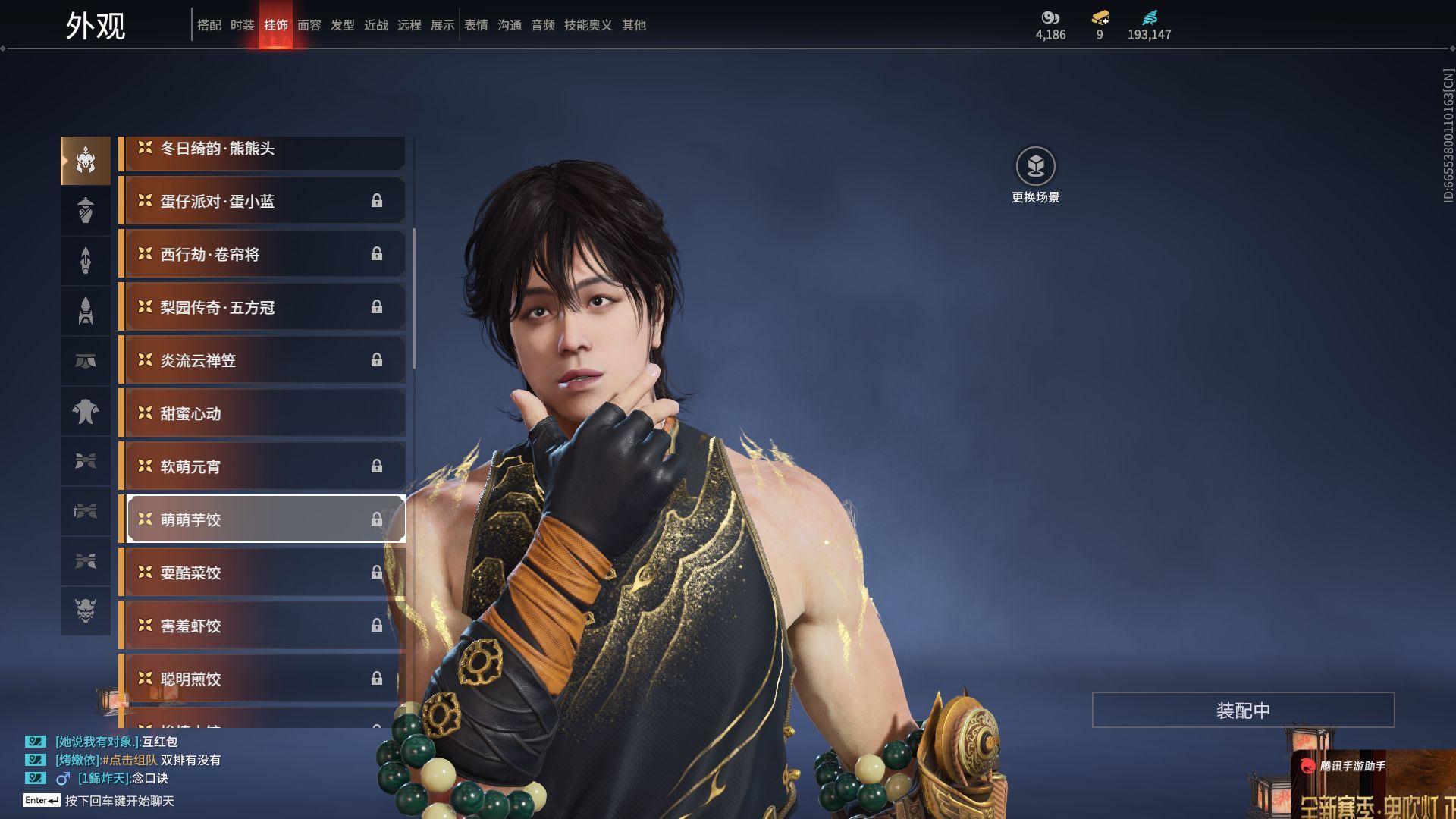1456x819 pixels.
Task: Show the 表情 tab
Action: click(x=475, y=25)
